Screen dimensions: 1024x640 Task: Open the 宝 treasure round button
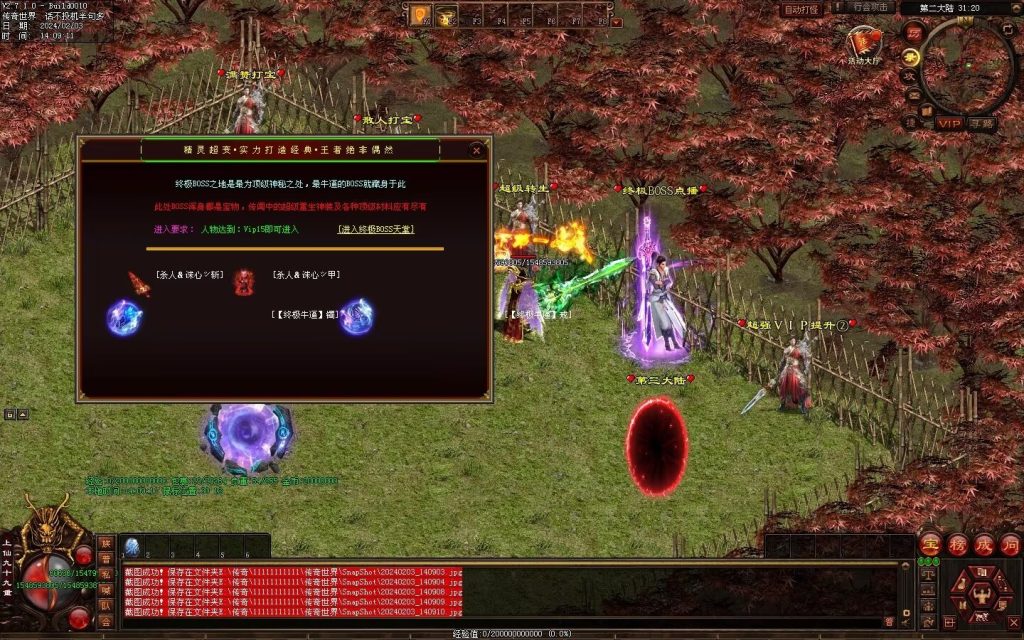coord(930,543)
